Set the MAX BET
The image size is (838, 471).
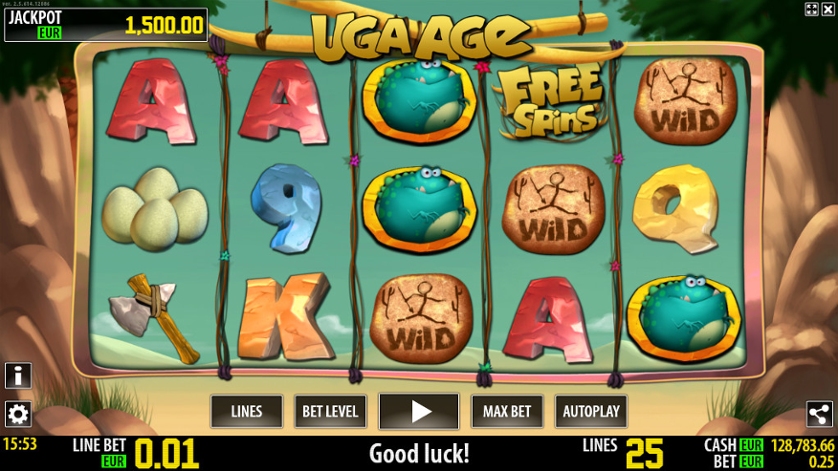(x=506, y=411)
